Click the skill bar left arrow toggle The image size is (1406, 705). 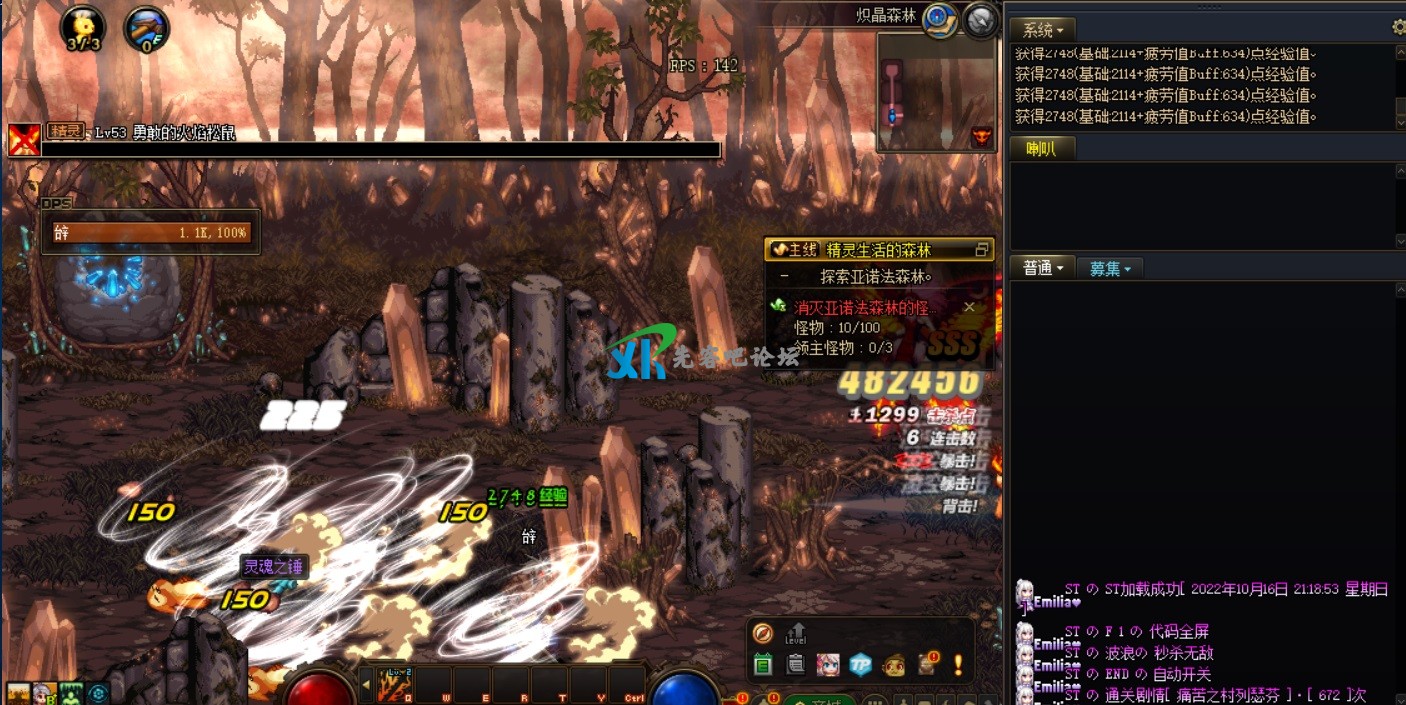click(x=366, y=686)
